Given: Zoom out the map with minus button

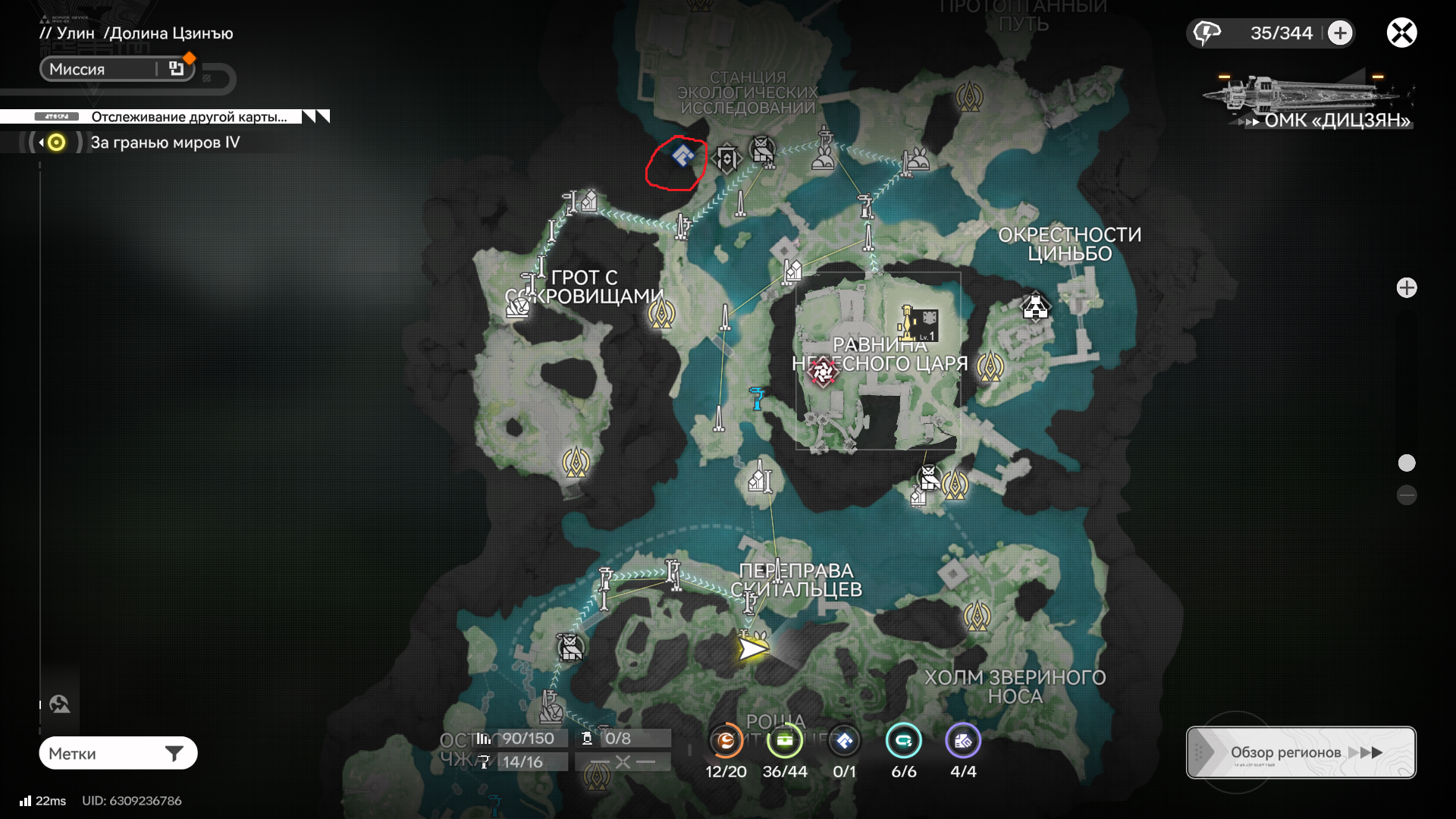Looking at the screenshot, I should (1407, 496).
